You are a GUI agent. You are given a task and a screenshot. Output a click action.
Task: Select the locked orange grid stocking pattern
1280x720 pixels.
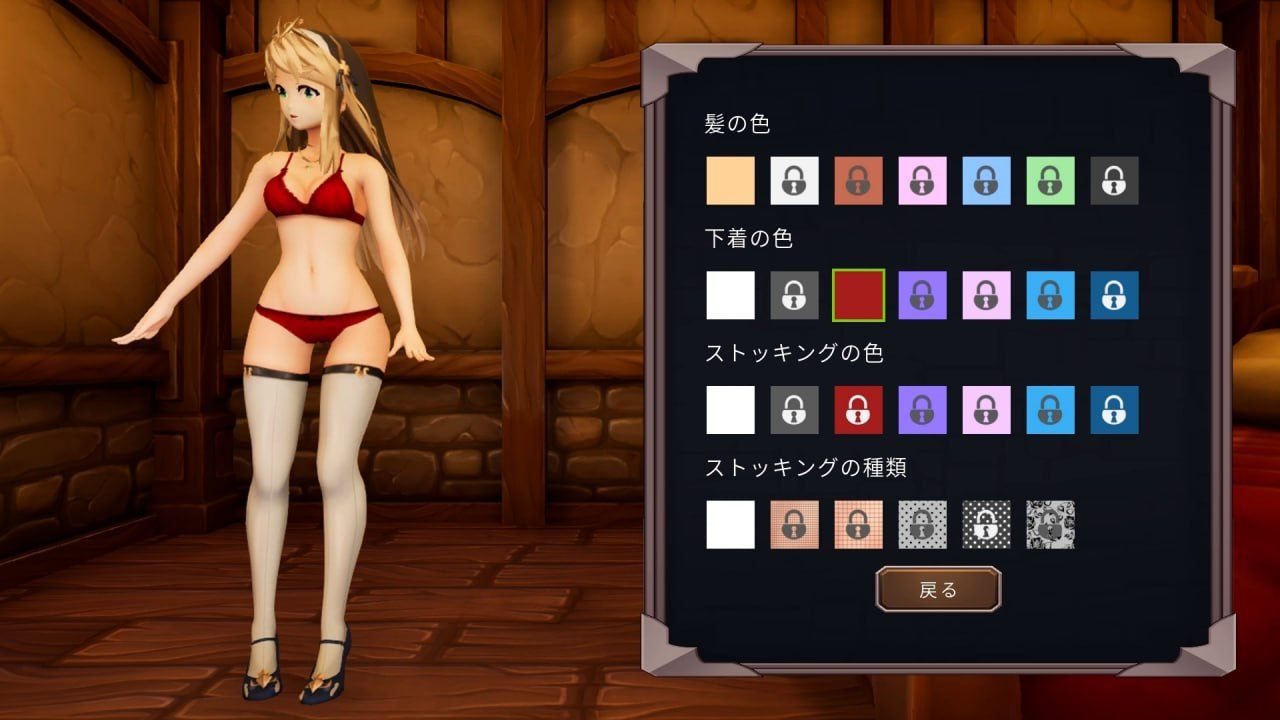point(858,524)
